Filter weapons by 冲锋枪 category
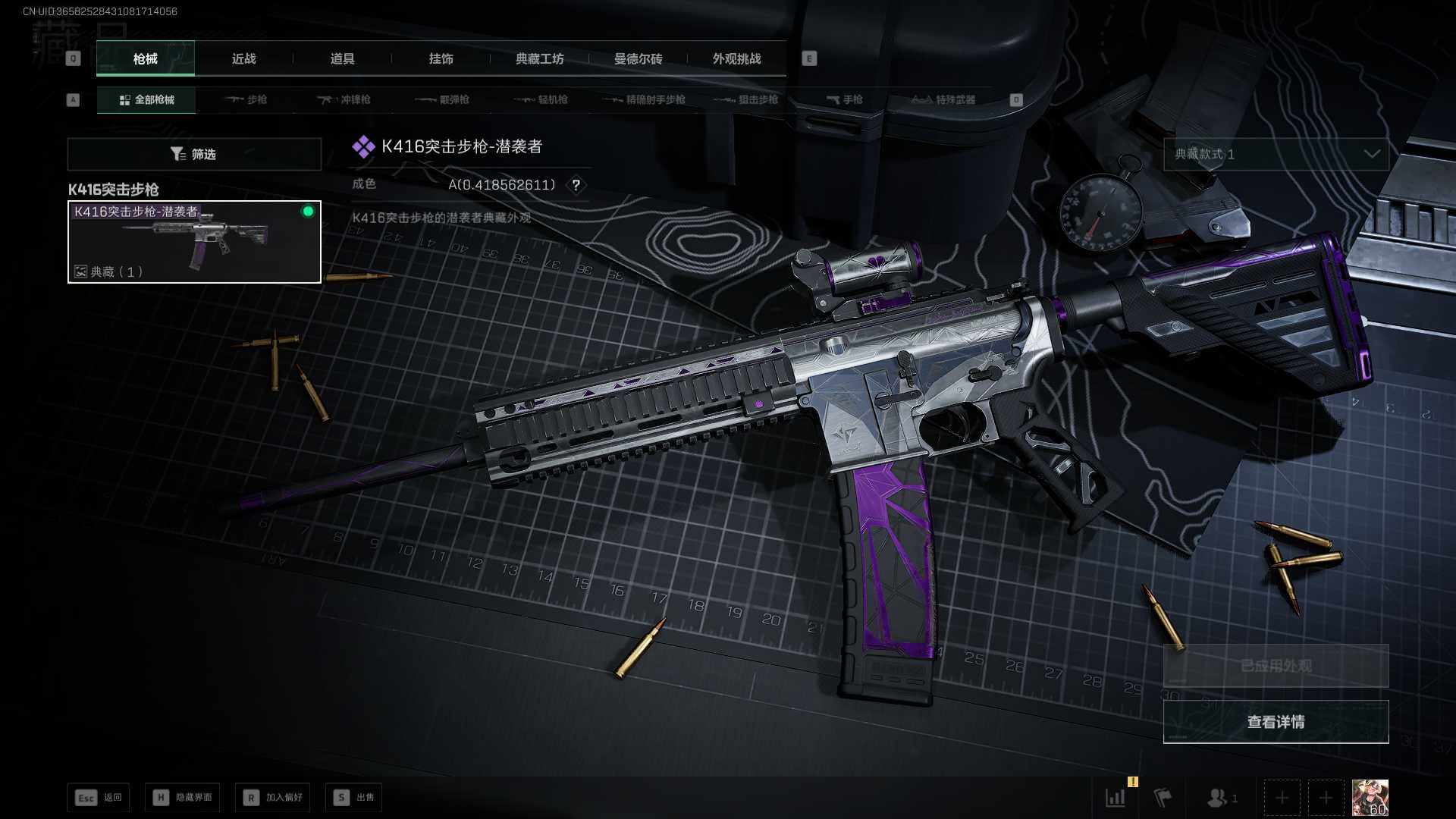The image size is (1456, 819). point(344,100)
